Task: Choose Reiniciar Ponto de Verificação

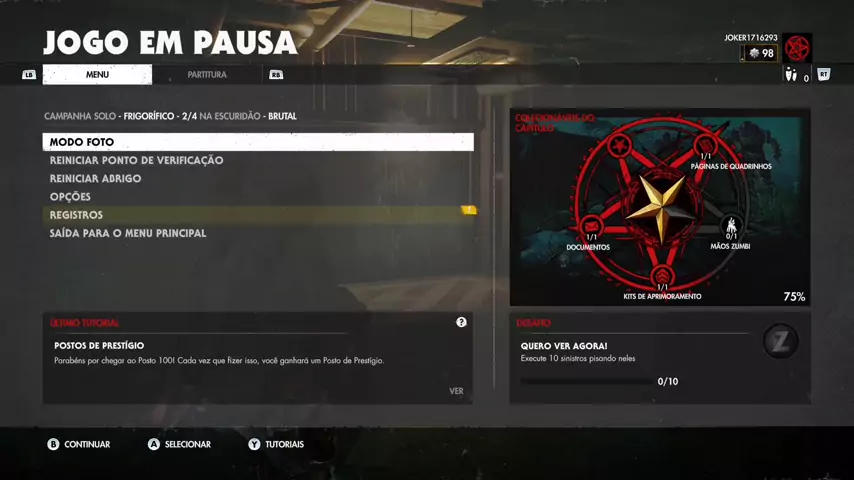Action: (137, 160)
